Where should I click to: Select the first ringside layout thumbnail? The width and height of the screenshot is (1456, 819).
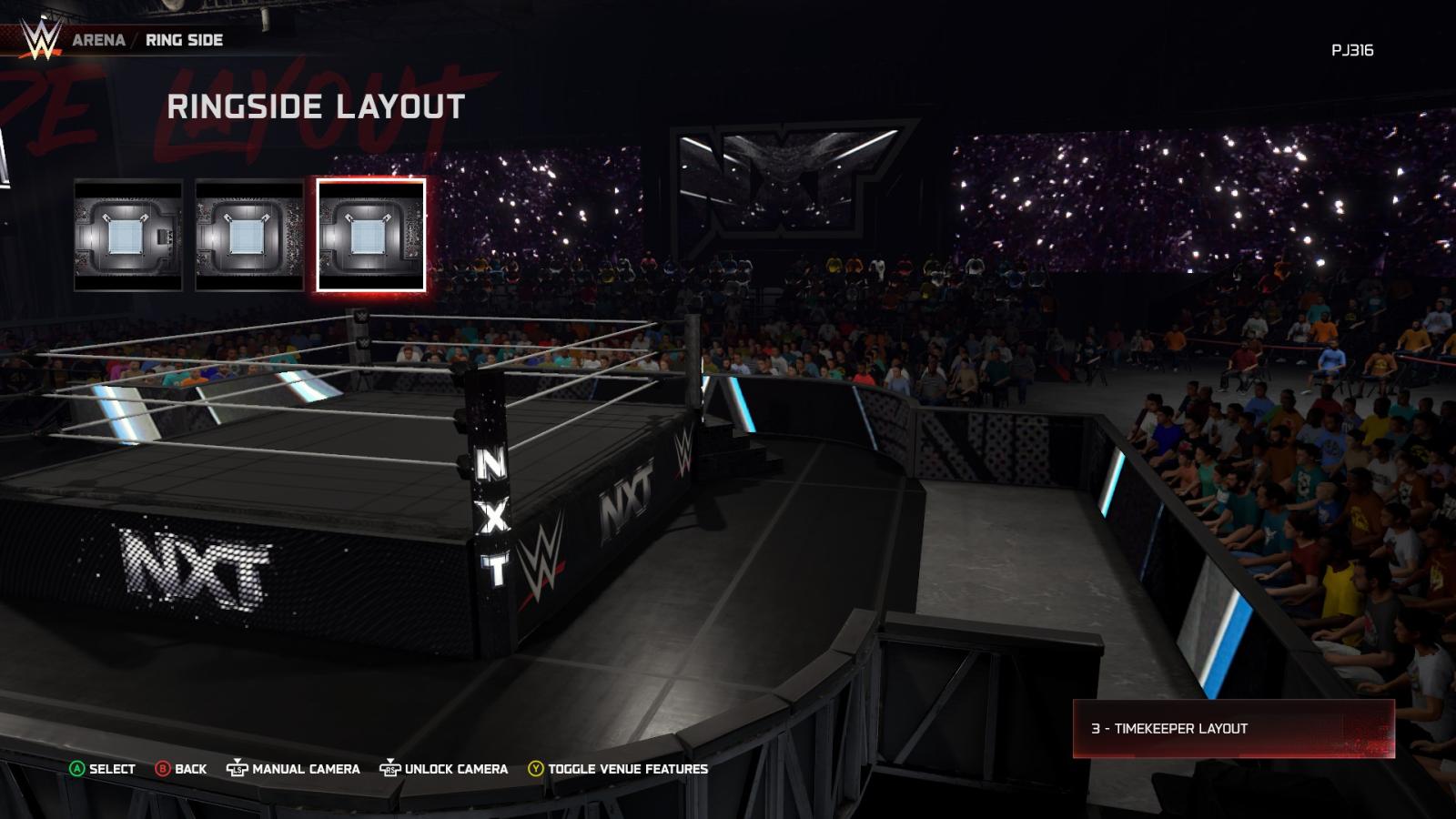128,235
